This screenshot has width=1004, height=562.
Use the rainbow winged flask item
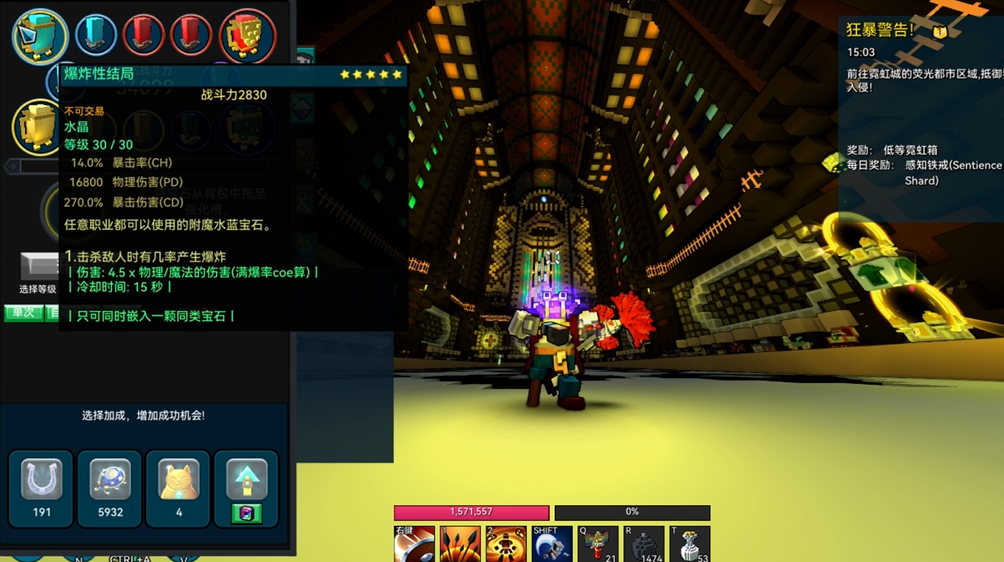click(x=598, y=544)
